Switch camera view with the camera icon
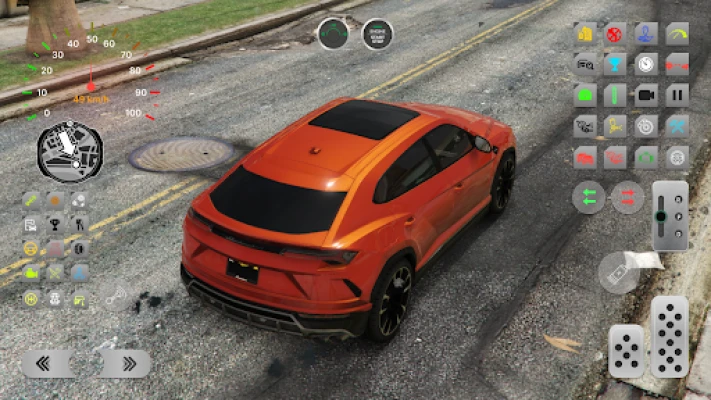The image size is (711, 400). pyautogui.click(x=646, y=95)
